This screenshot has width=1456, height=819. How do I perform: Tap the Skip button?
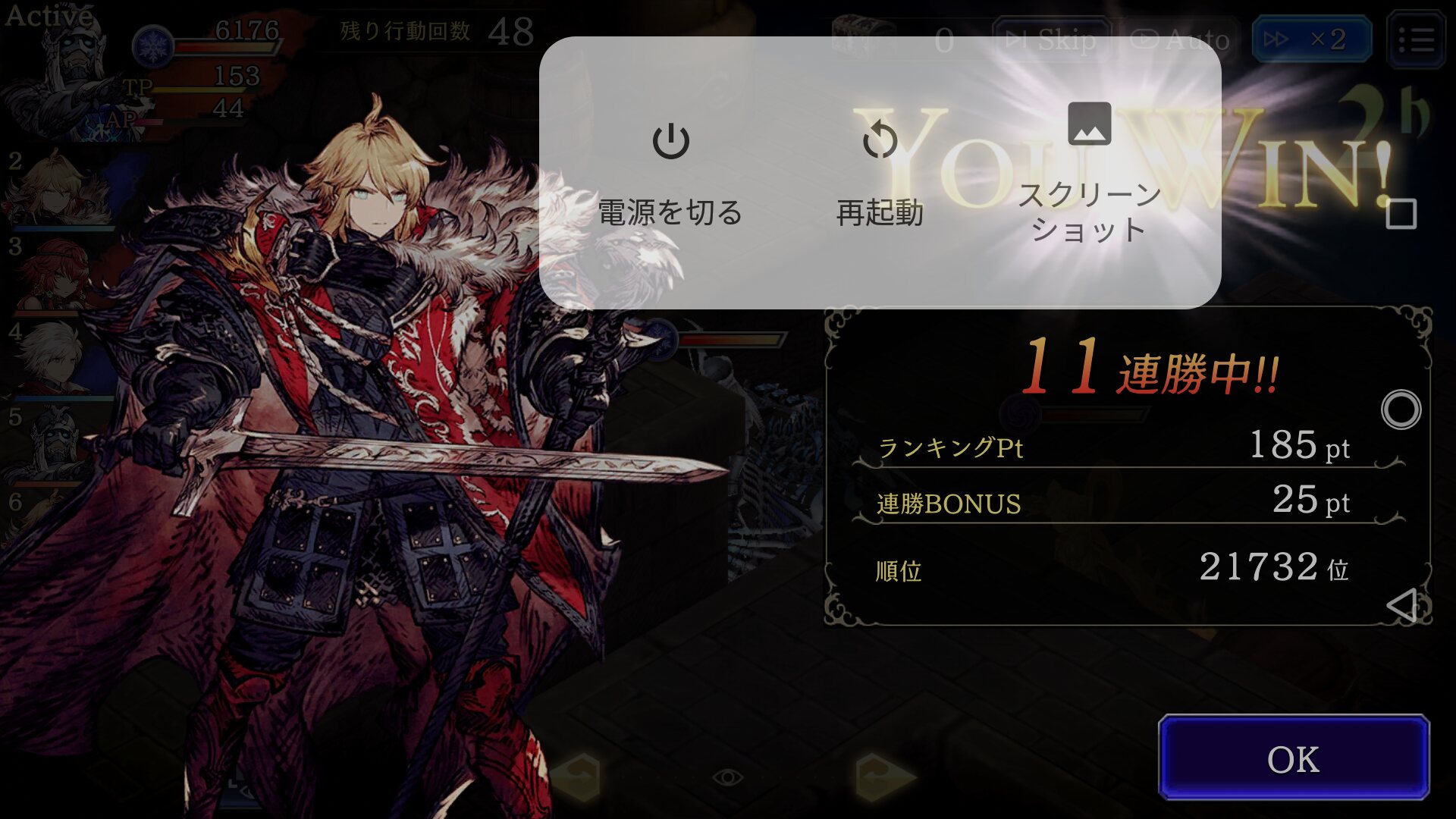1052,39
